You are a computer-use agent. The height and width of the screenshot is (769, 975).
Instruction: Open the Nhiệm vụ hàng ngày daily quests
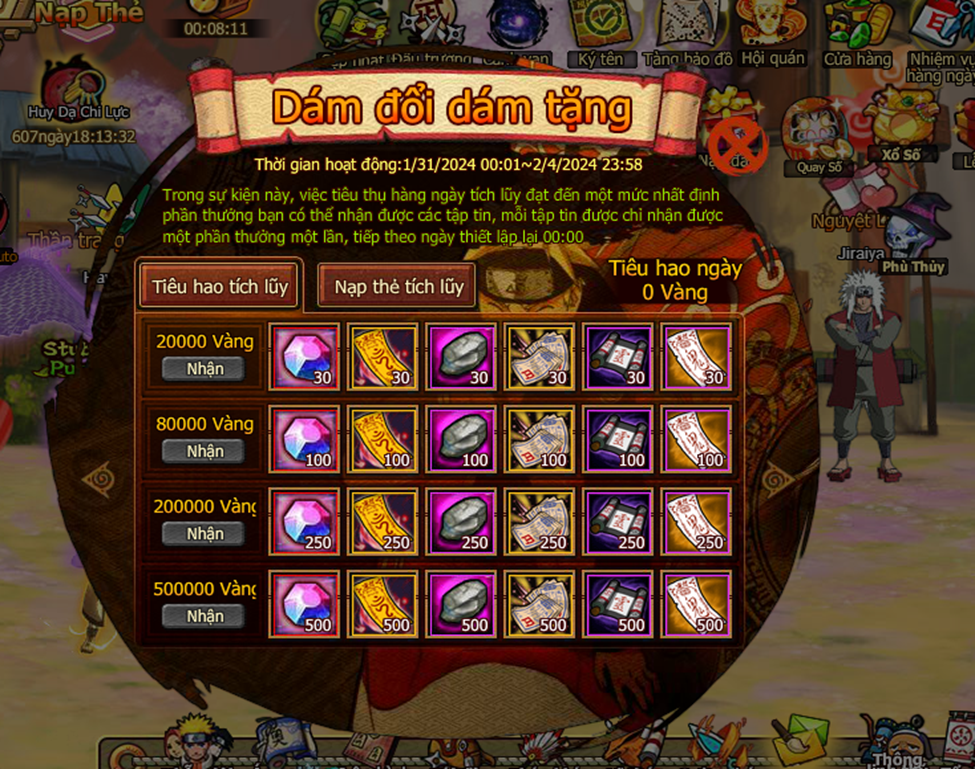pos(941,40)
